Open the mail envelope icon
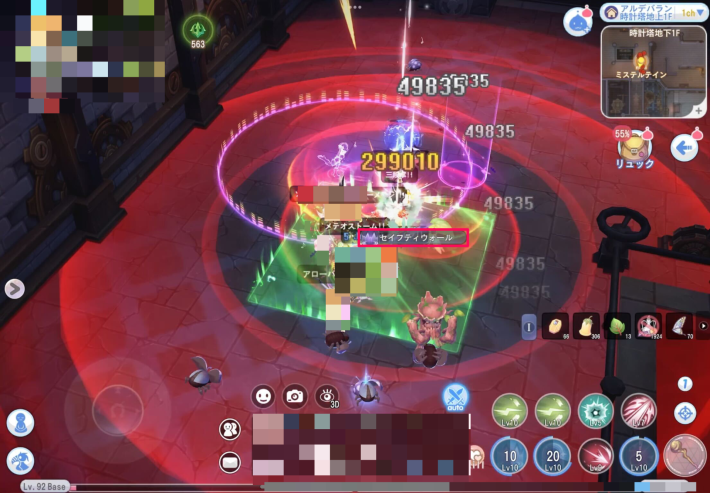710x493 pixels. (231, 461)
